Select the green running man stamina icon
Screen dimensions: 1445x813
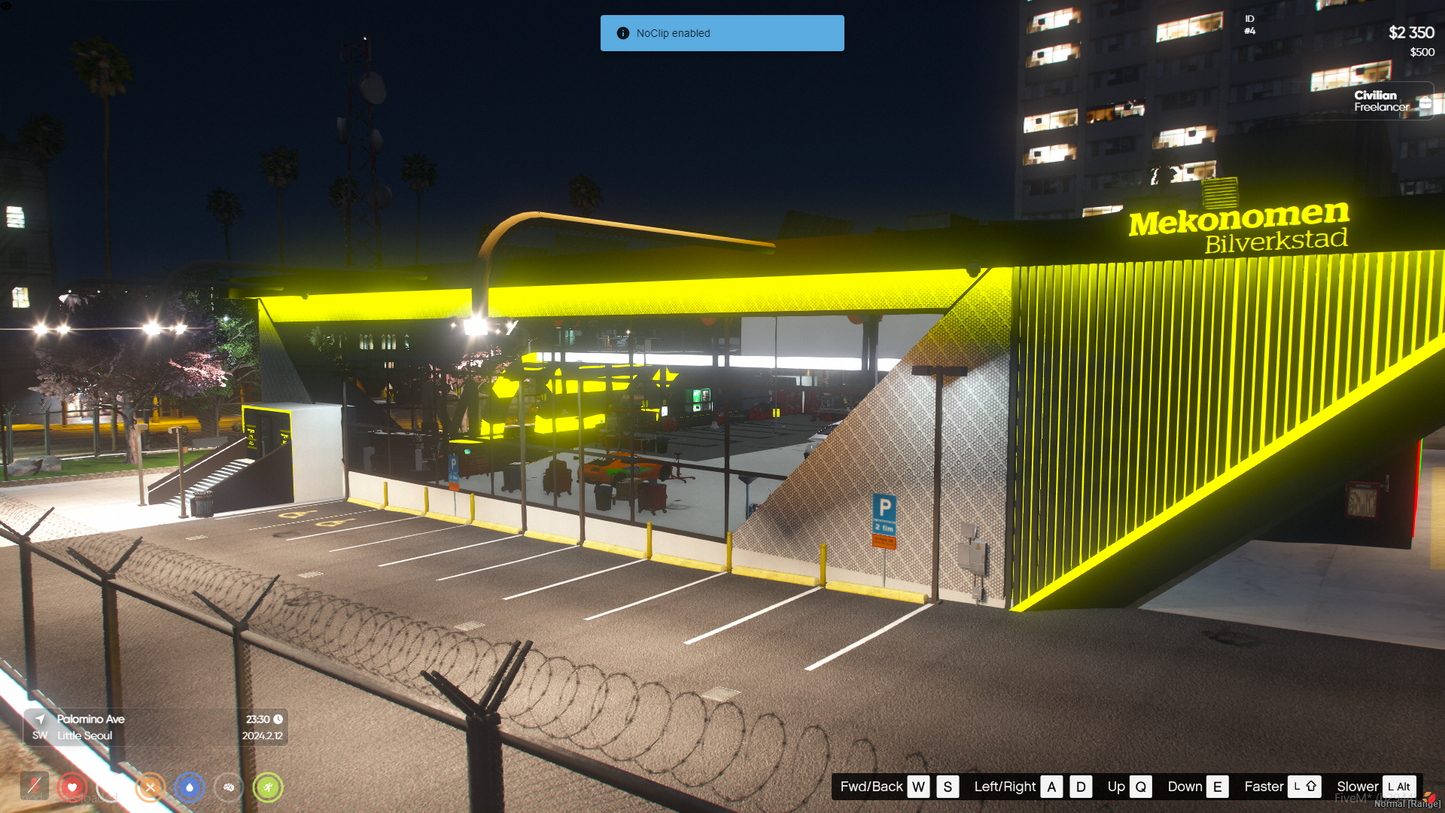pyautogui.click(x=267, y=787)
